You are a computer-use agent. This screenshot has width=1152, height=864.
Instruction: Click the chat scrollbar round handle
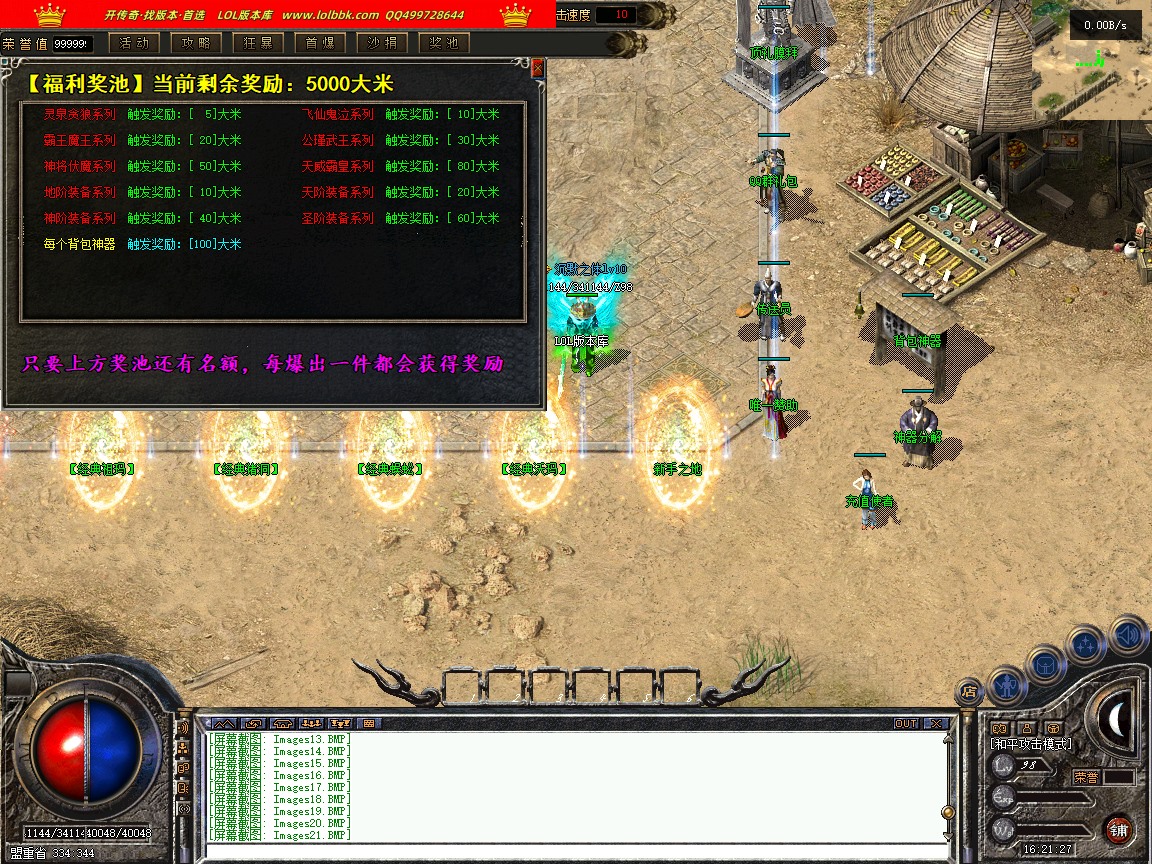pos(947,811)
